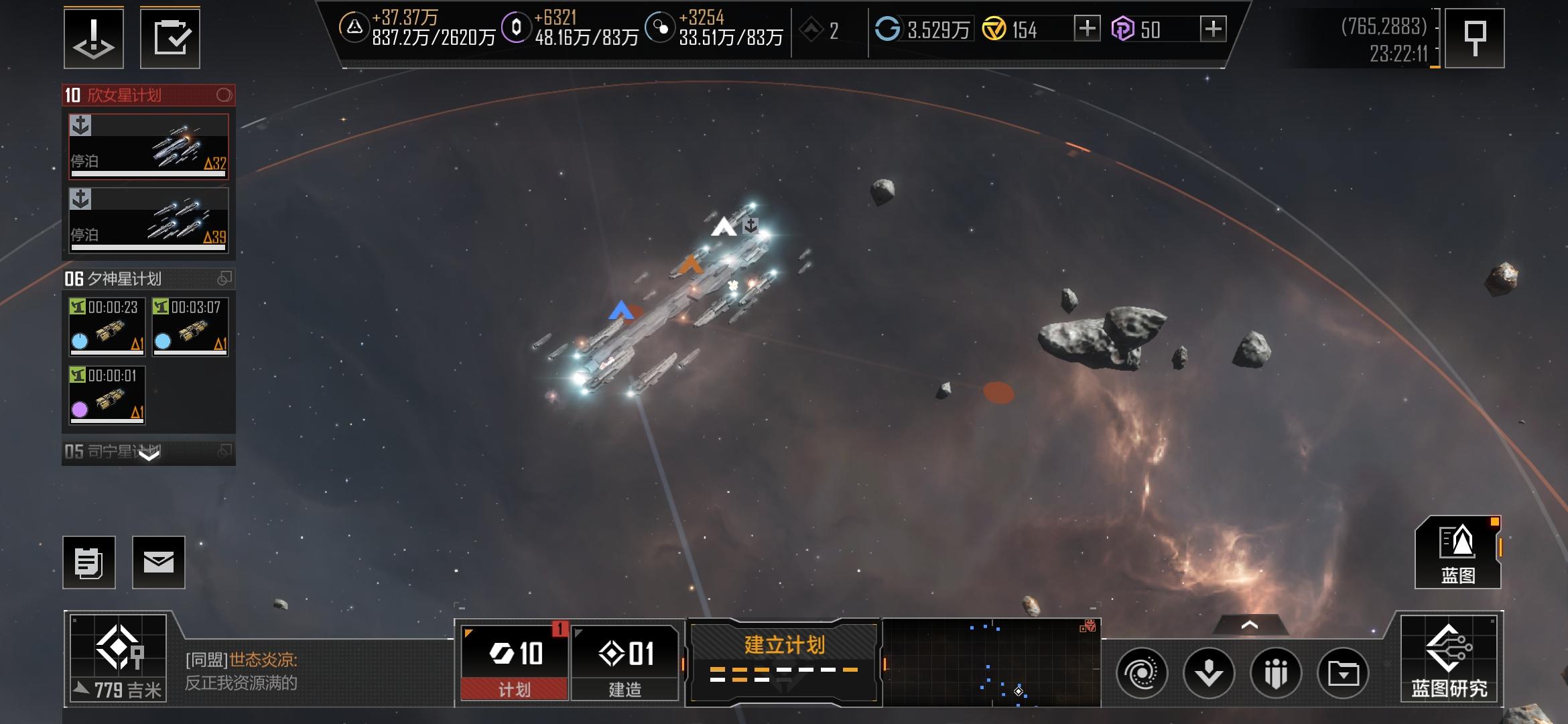Add purple P currency with the plus button beside 50
This screenshot has width=1568, height=724.
(1213, 29)
